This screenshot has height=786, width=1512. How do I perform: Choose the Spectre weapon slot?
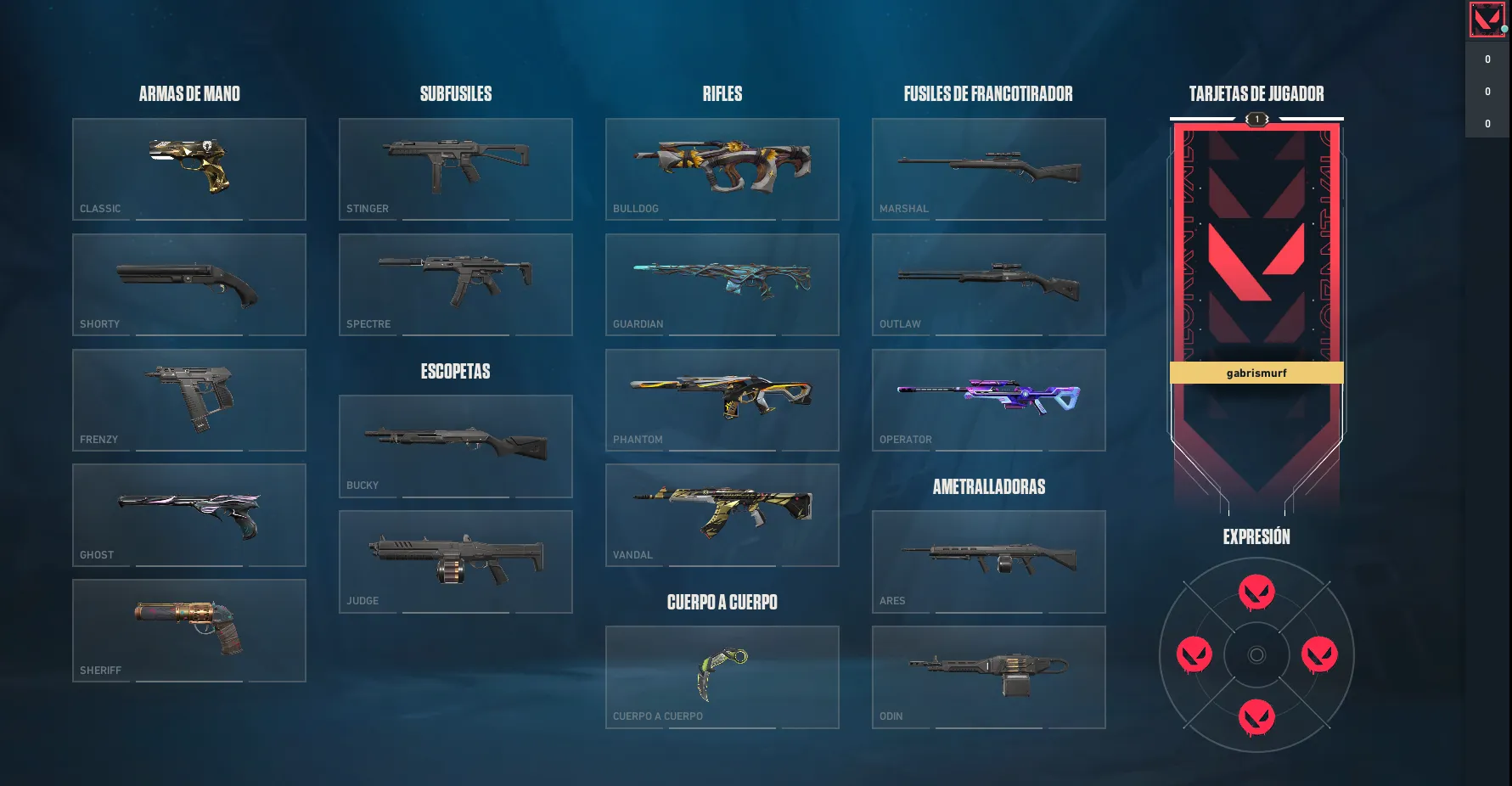[x=456, y=284]
